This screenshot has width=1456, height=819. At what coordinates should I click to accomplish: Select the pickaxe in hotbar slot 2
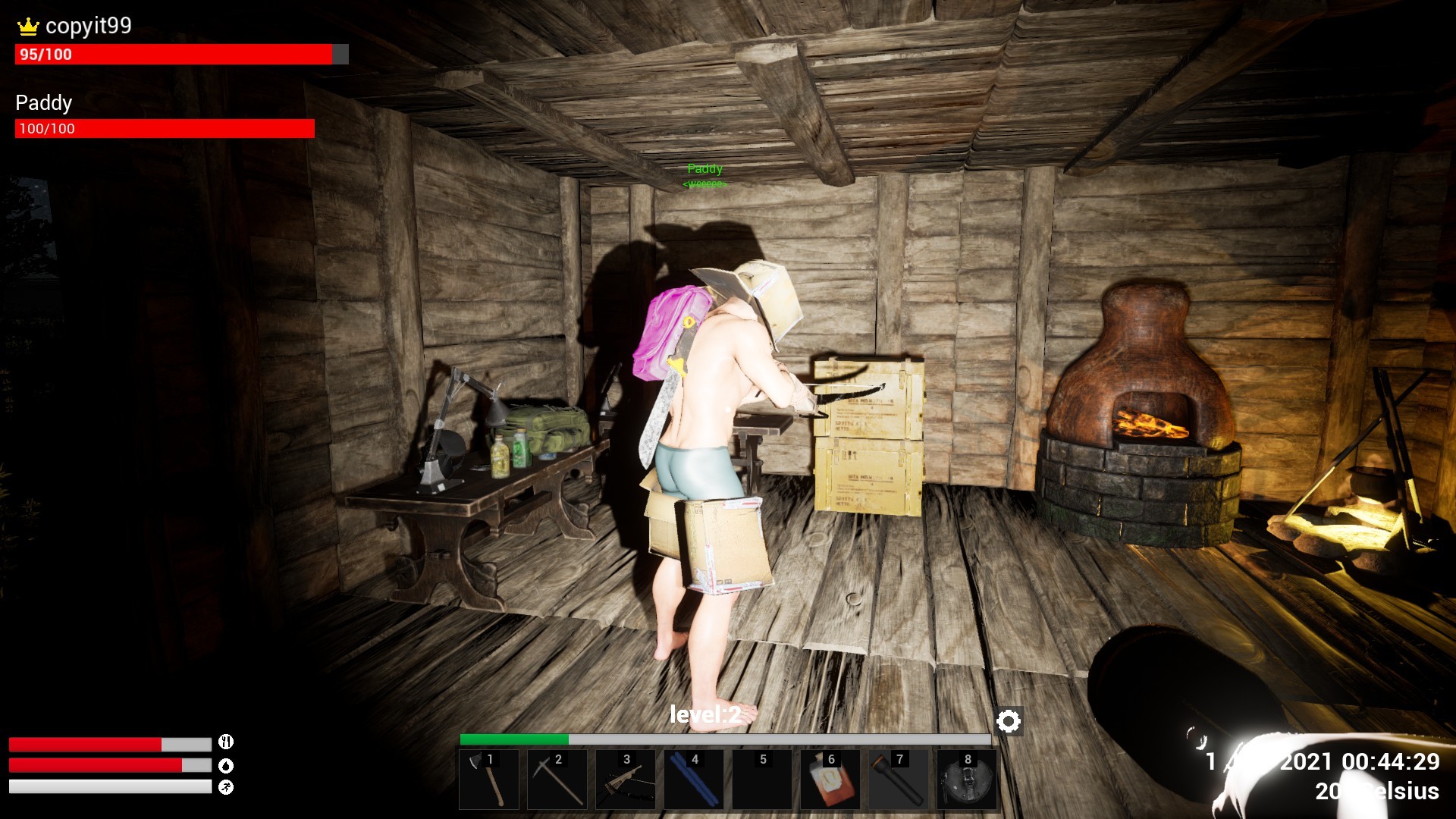557,780
